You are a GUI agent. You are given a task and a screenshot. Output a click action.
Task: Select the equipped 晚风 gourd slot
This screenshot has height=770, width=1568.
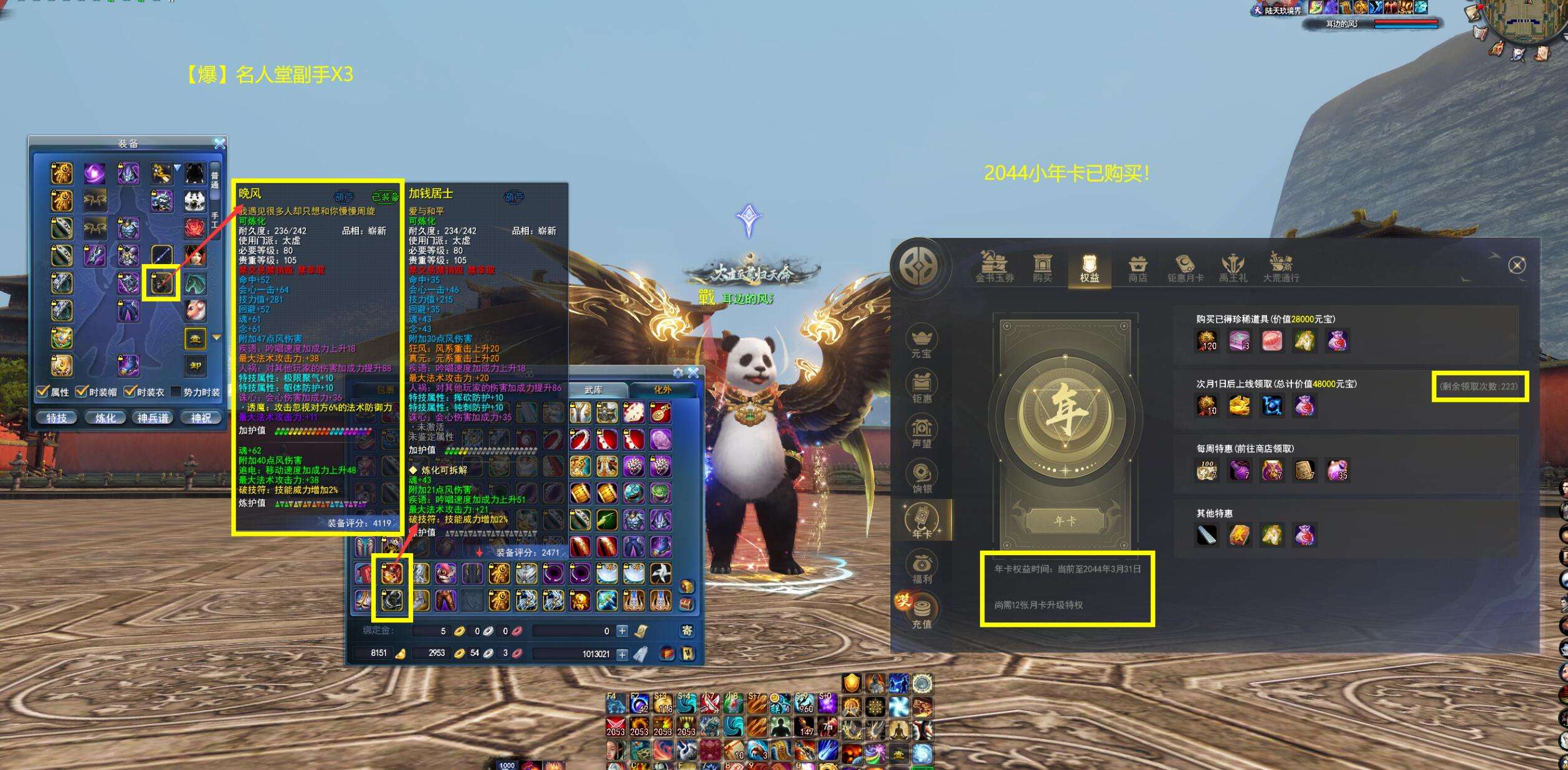[x=161, y=283]
